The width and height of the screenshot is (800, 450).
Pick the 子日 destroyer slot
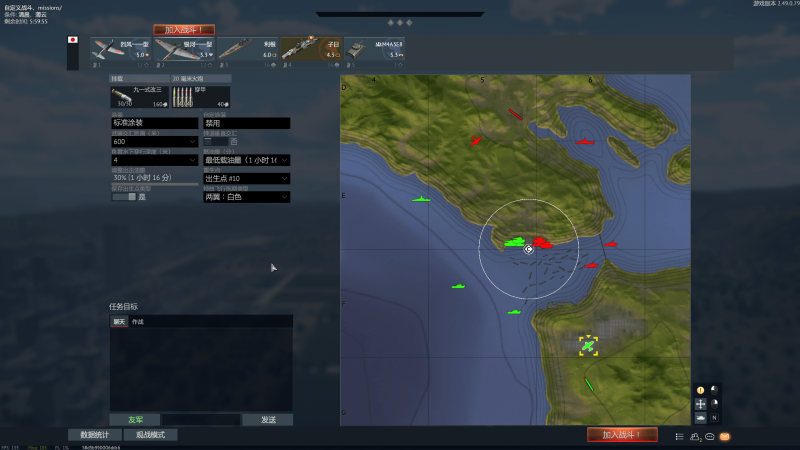tap(310, 49)
